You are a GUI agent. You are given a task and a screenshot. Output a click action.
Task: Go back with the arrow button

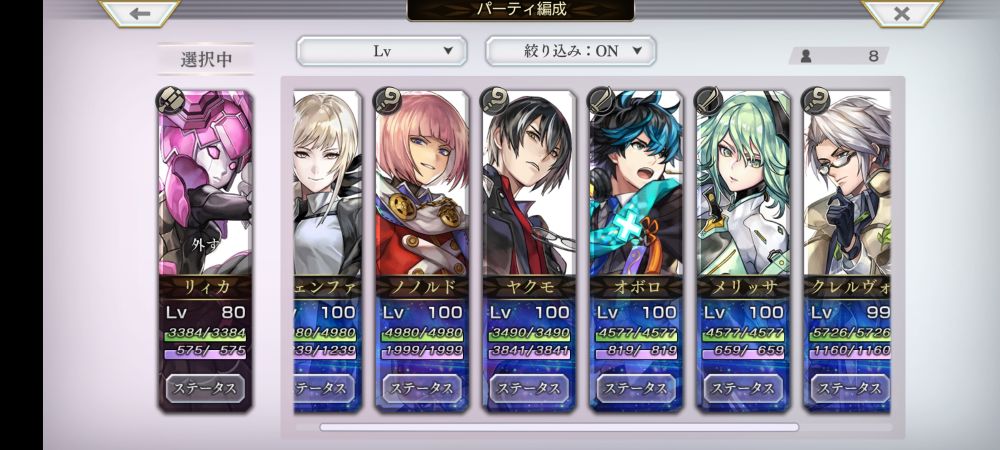pos(140,13)
